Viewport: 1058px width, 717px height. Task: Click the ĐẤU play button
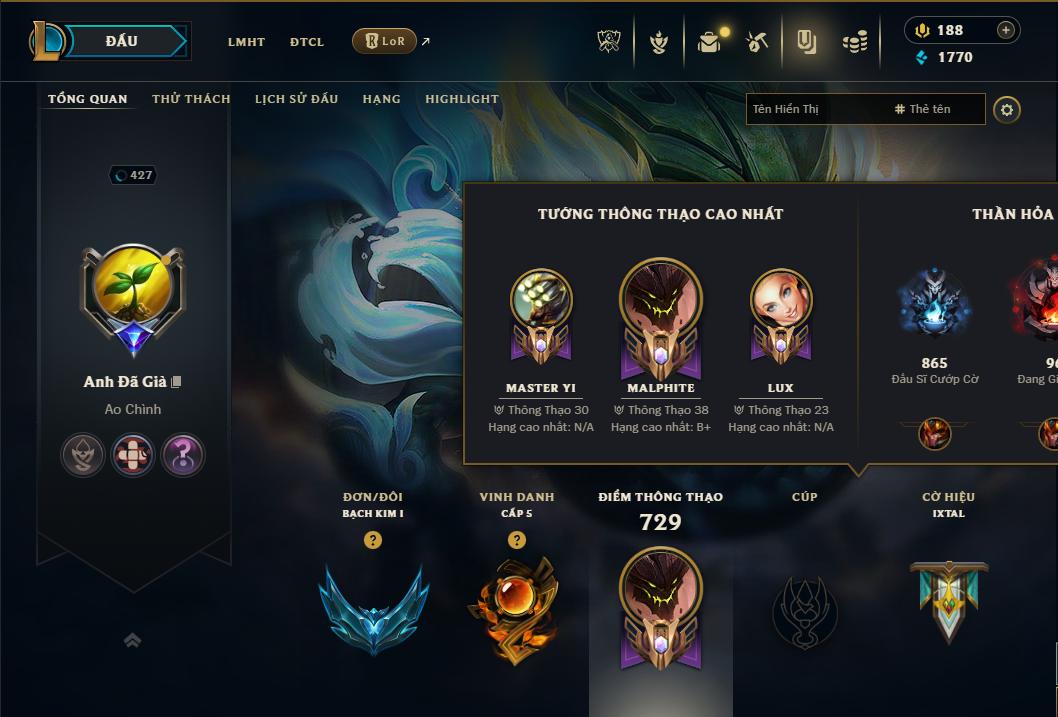(x=122, y=41)
